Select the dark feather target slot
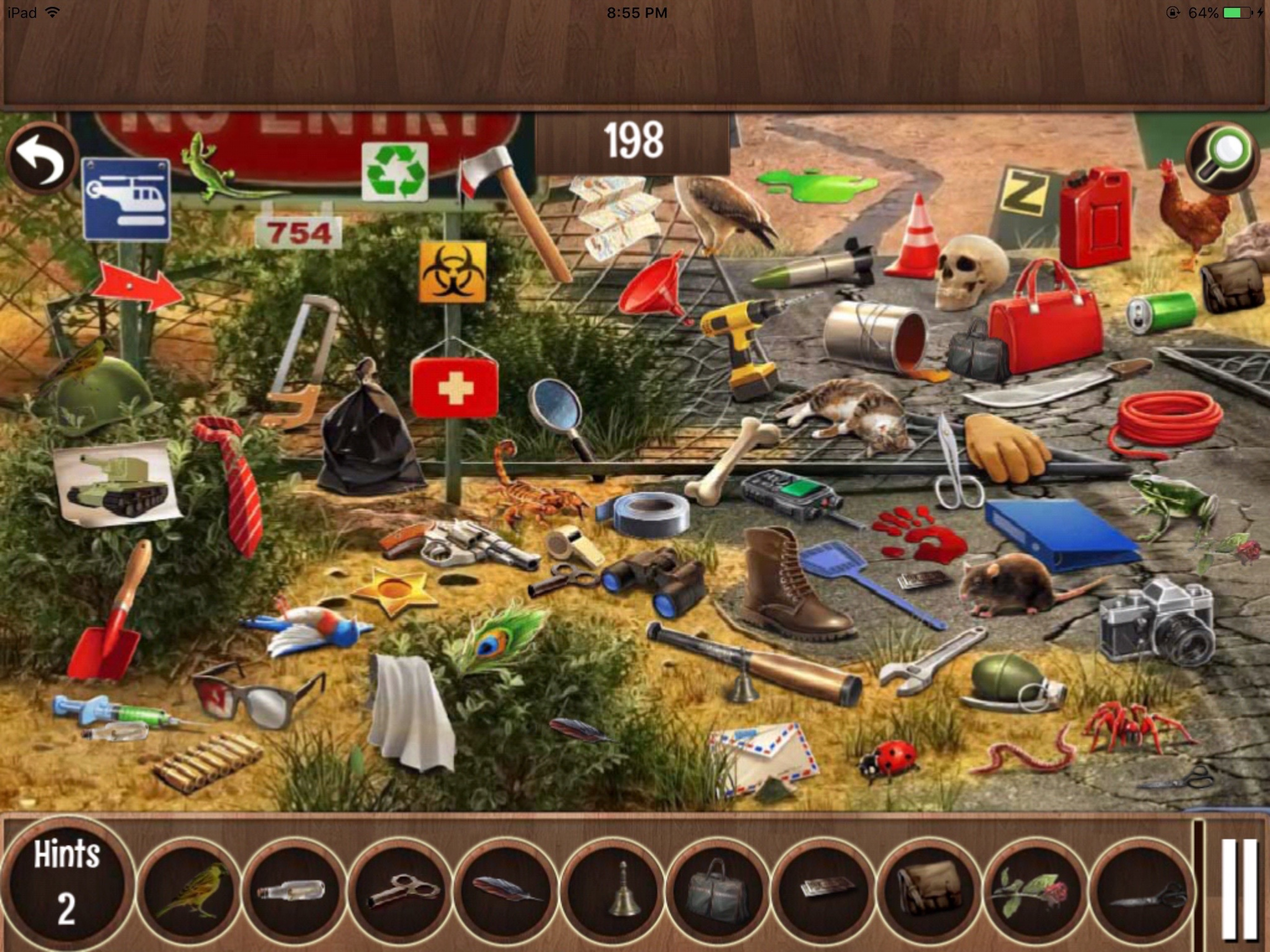This screenshot has height=952, width=1270. tap(506, 891)
